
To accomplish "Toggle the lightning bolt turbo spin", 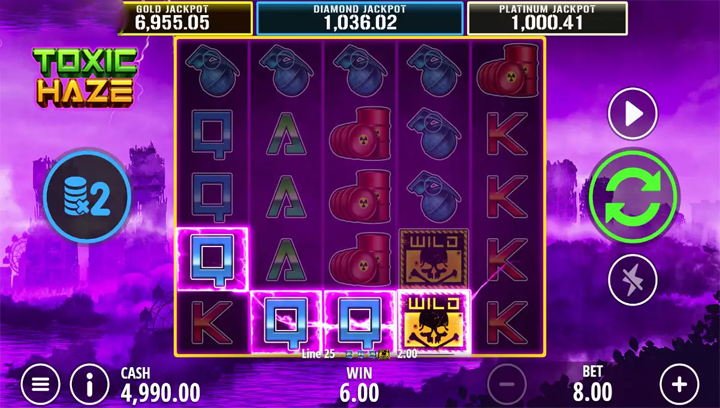I will (x=633, y=278).
